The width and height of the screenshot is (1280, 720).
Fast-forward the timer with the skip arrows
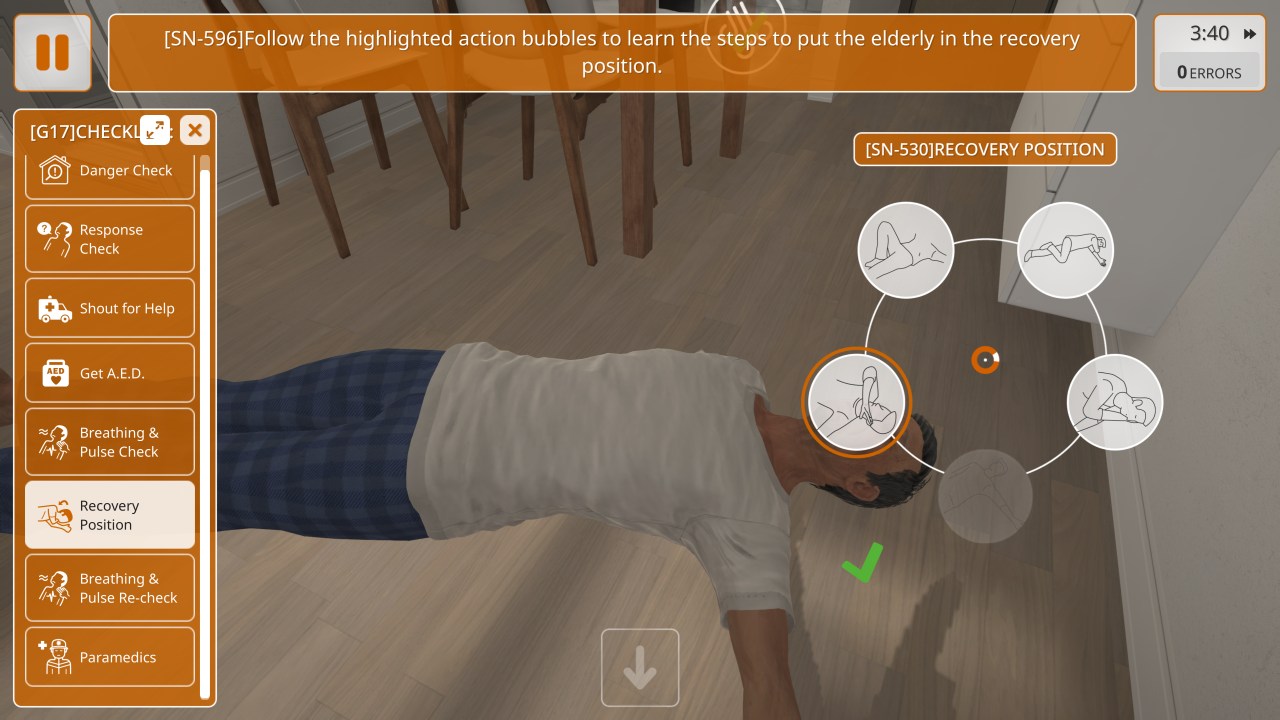click(x=1250, y=34)
